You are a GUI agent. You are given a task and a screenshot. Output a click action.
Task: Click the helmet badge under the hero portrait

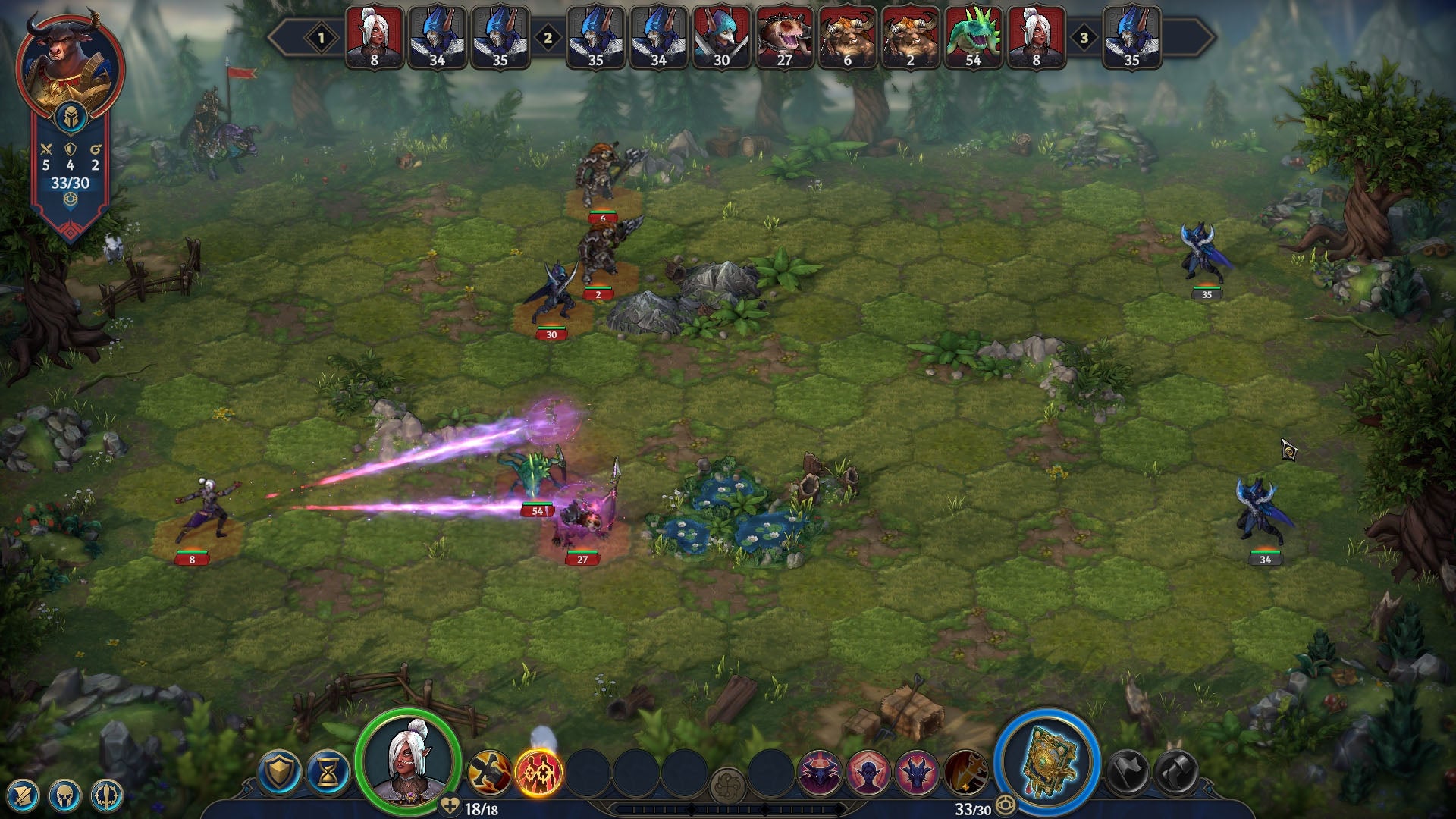click(70, 118)
